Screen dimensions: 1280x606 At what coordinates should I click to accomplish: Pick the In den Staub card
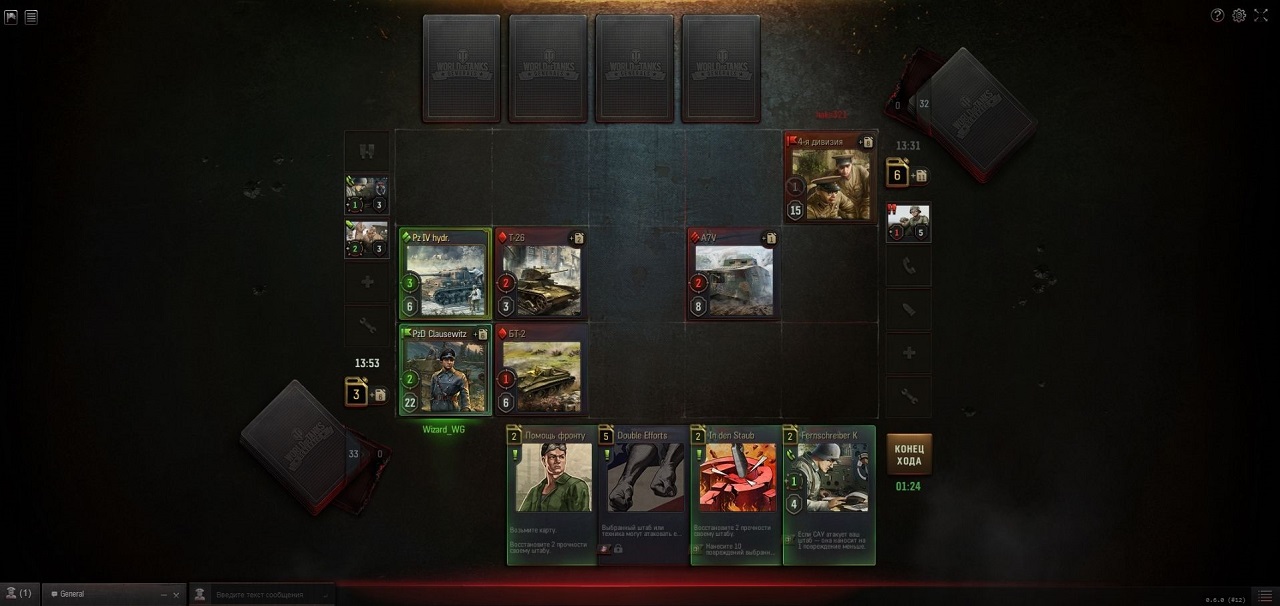coord(736,494)
